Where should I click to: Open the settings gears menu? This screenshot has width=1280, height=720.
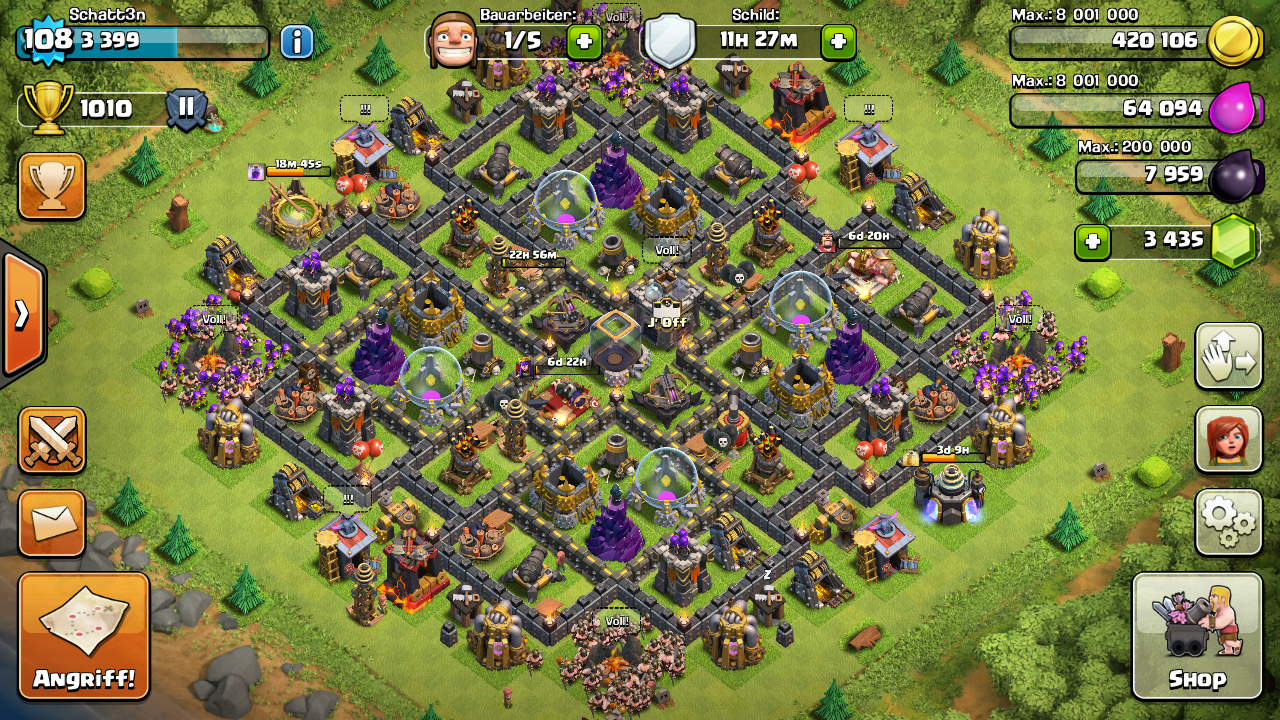point(1228,521)
